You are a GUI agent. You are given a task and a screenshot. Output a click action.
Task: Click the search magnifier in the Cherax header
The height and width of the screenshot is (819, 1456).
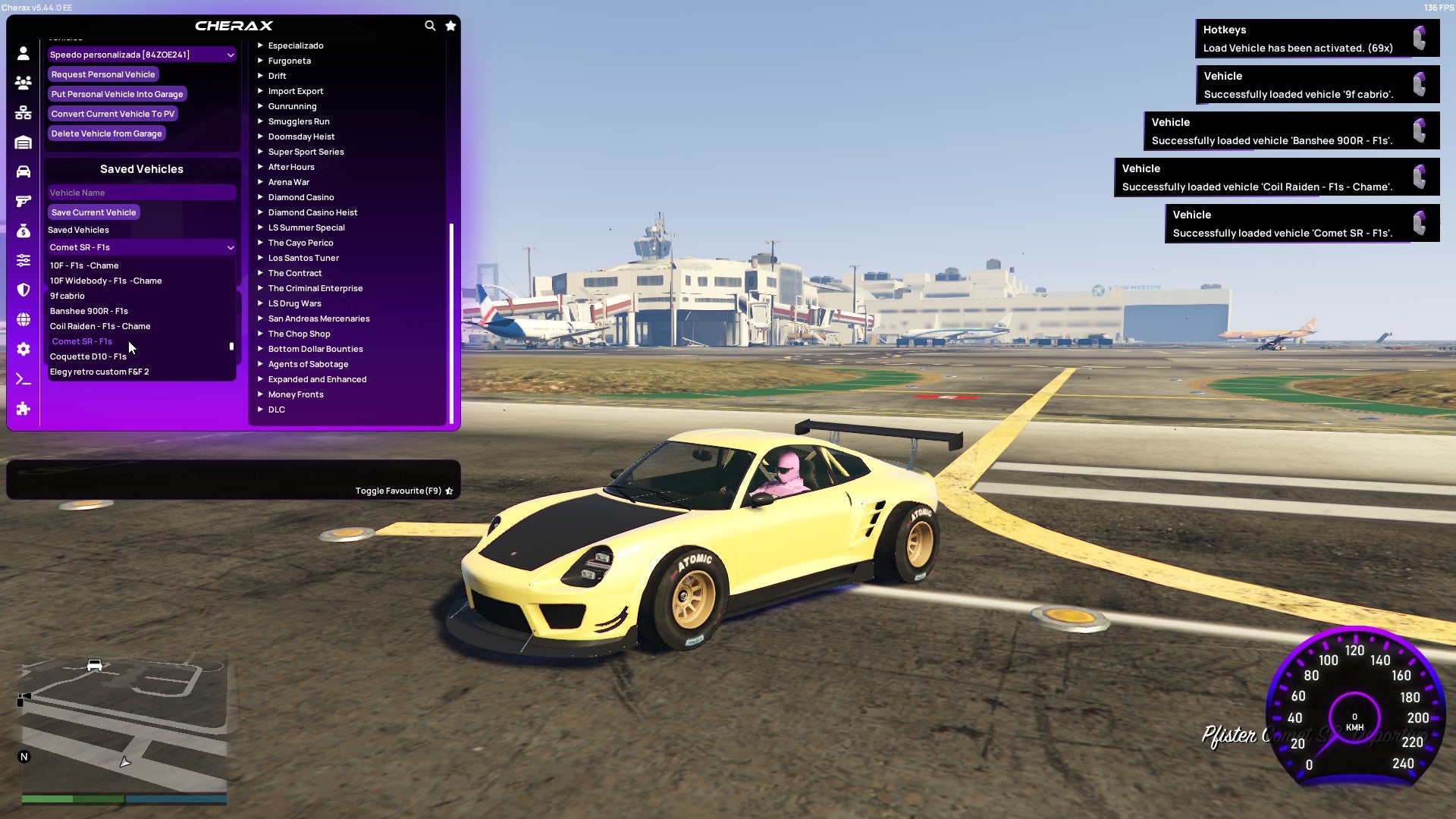(x=430, y=25)
